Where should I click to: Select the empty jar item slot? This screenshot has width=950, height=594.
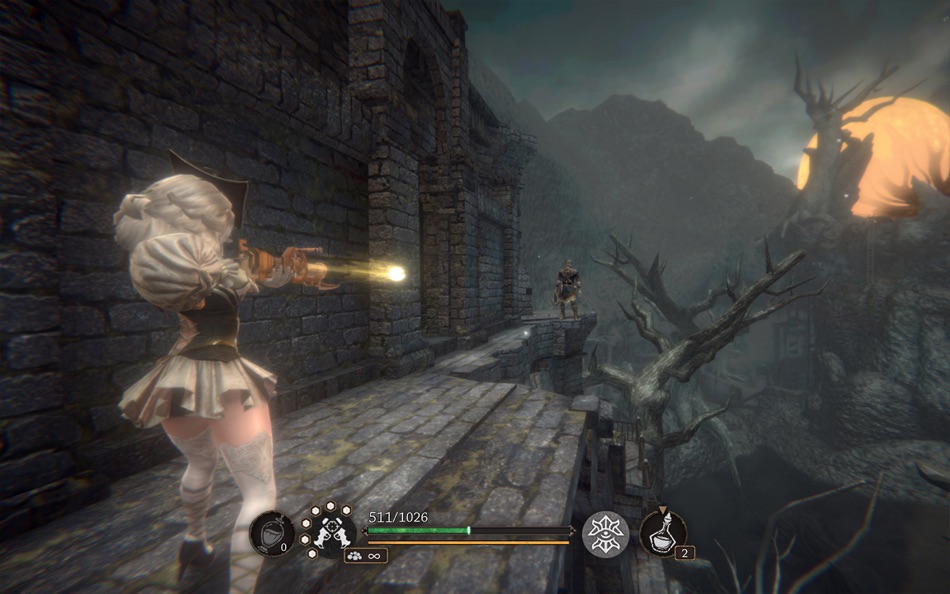pyautogui.click(x=271, y=533)
